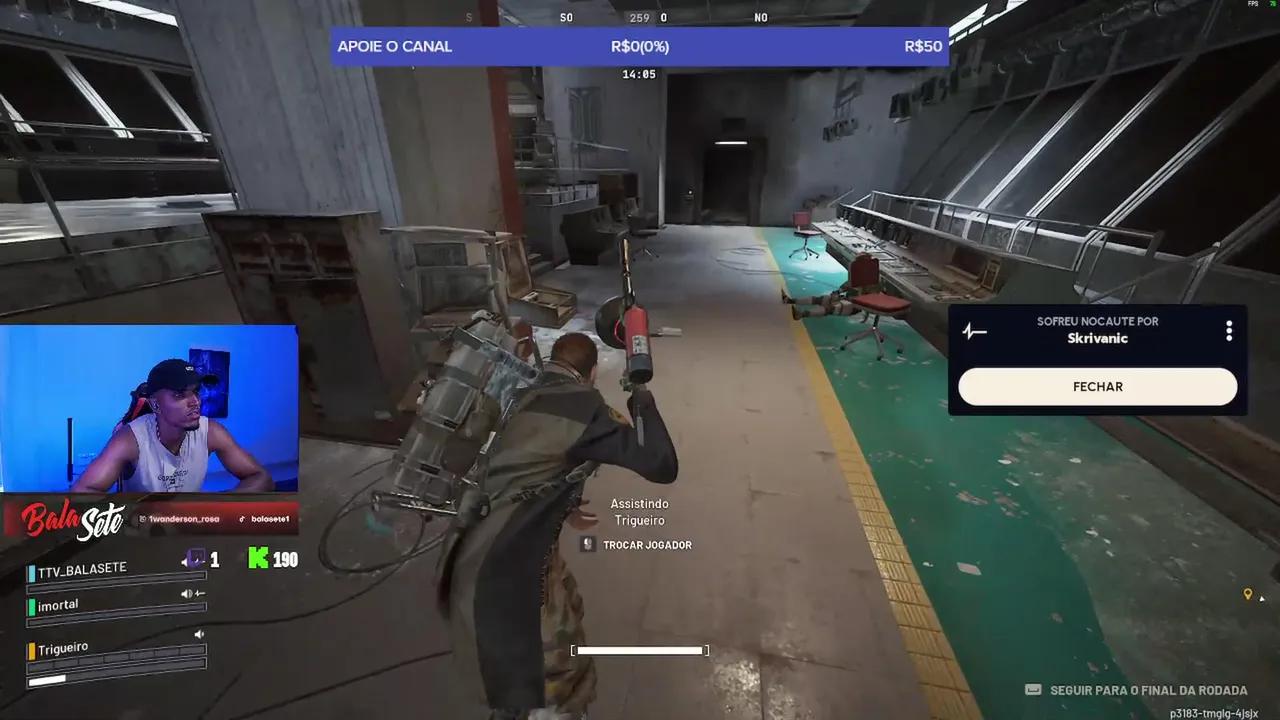Mute imortal using the speaker icon
The width and height of the screenshot is (1280, 720).
pyautogui.click(x=187, y=593)
